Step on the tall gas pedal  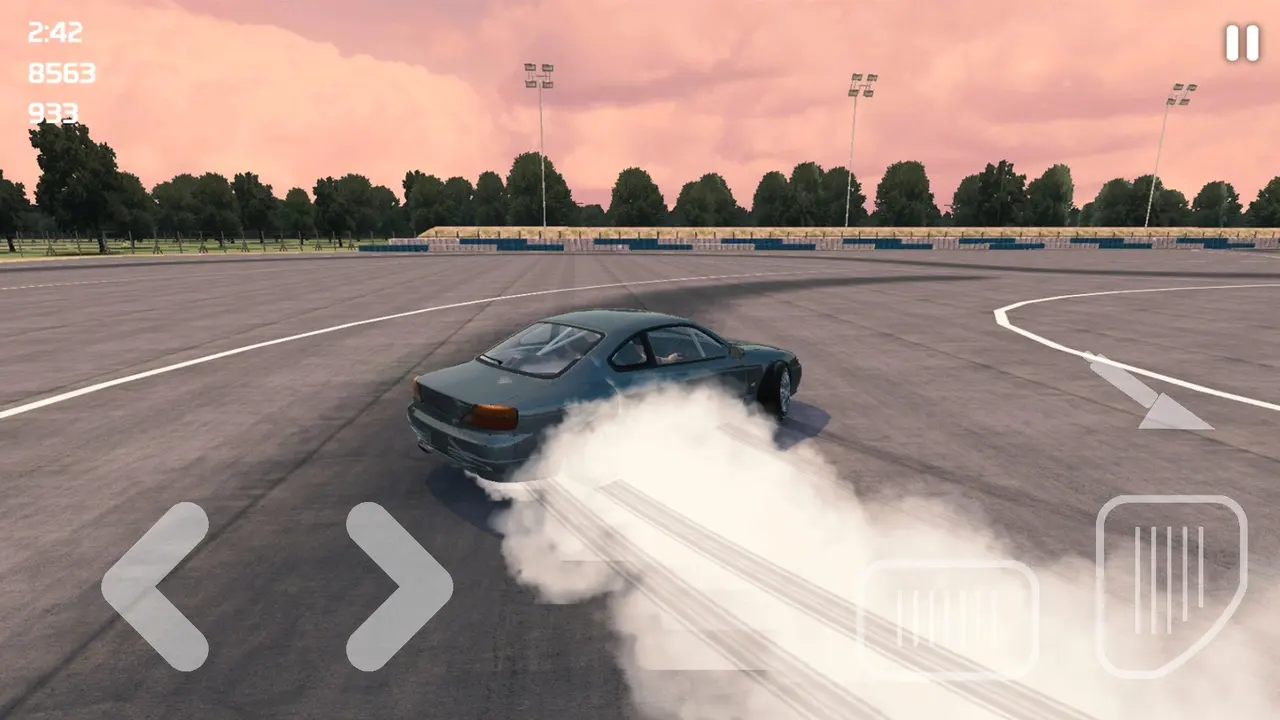click(x=1171, y=585)
